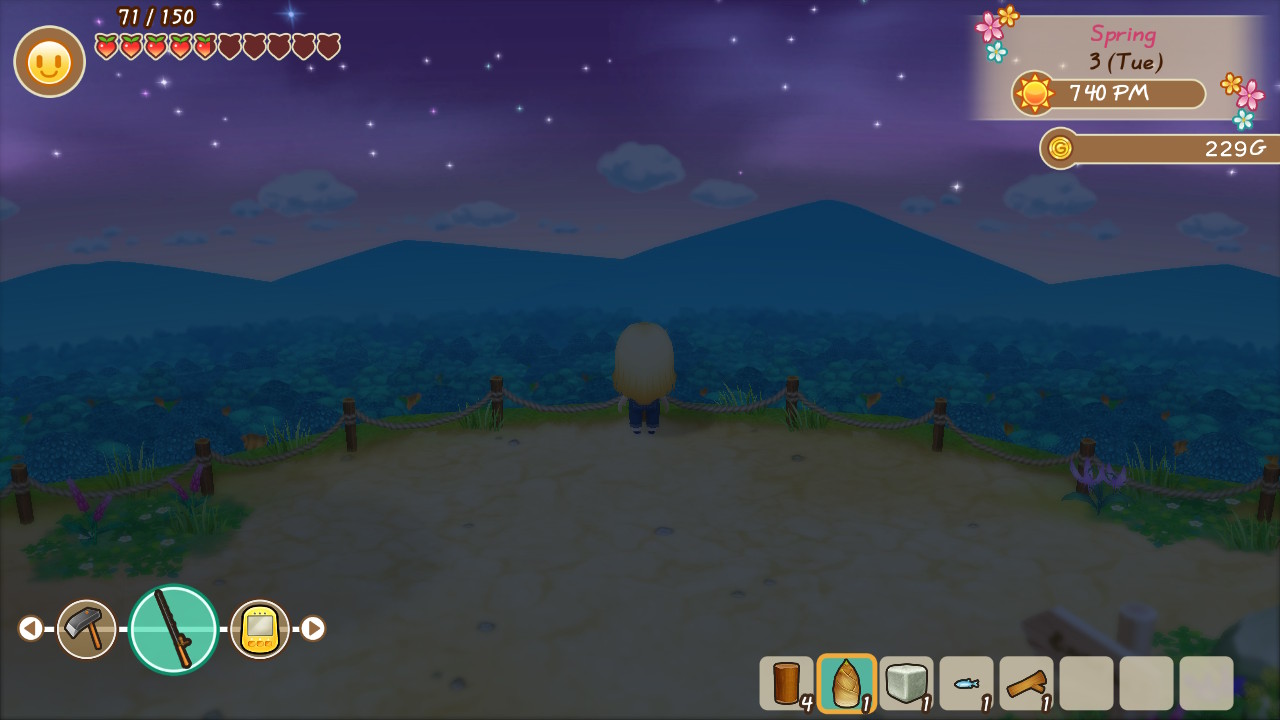Choose the fishing rod tool
The width and height of the screenshot is (1280, 720).
click(174, 629)
